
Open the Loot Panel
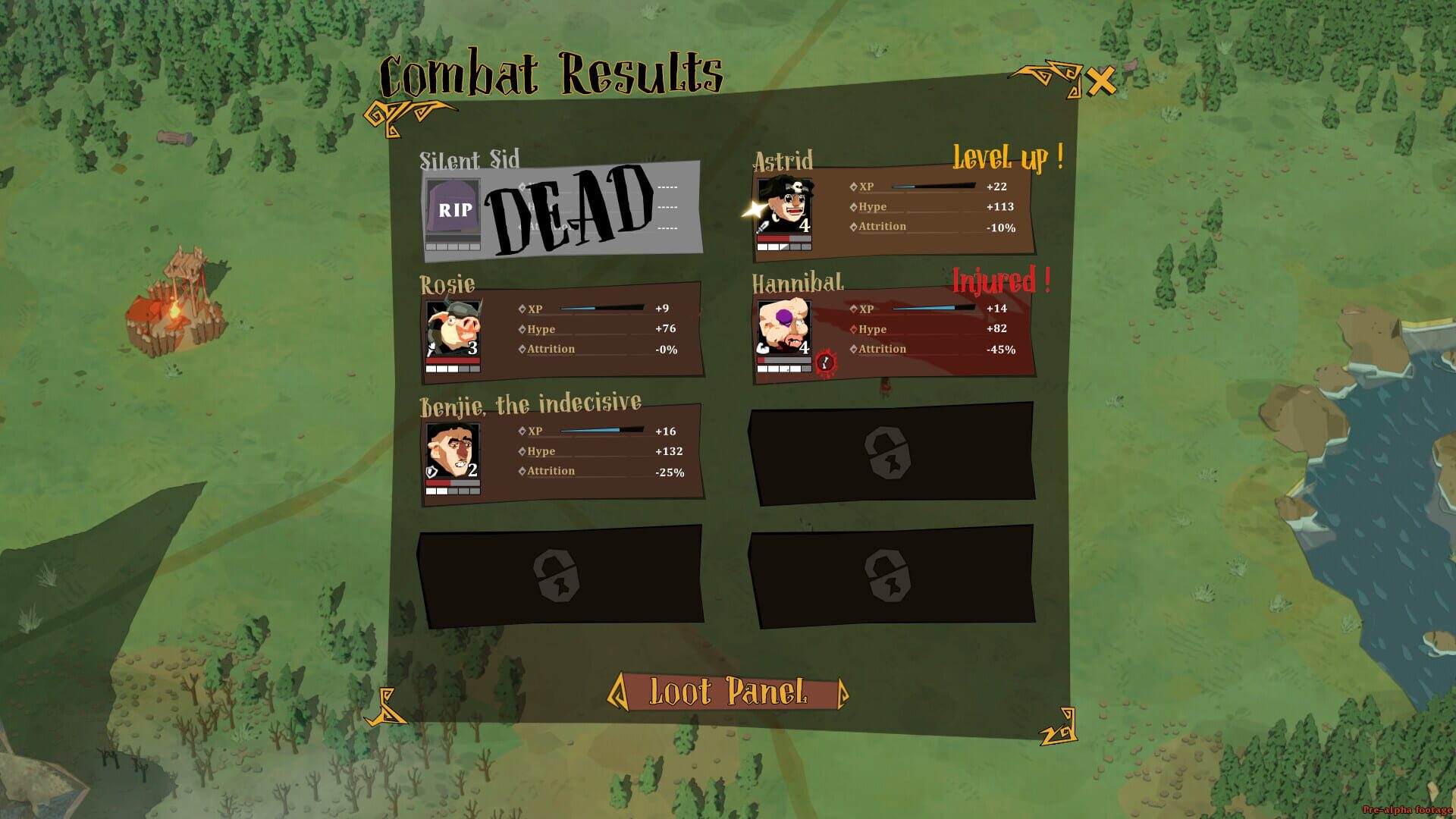[730, 692]
